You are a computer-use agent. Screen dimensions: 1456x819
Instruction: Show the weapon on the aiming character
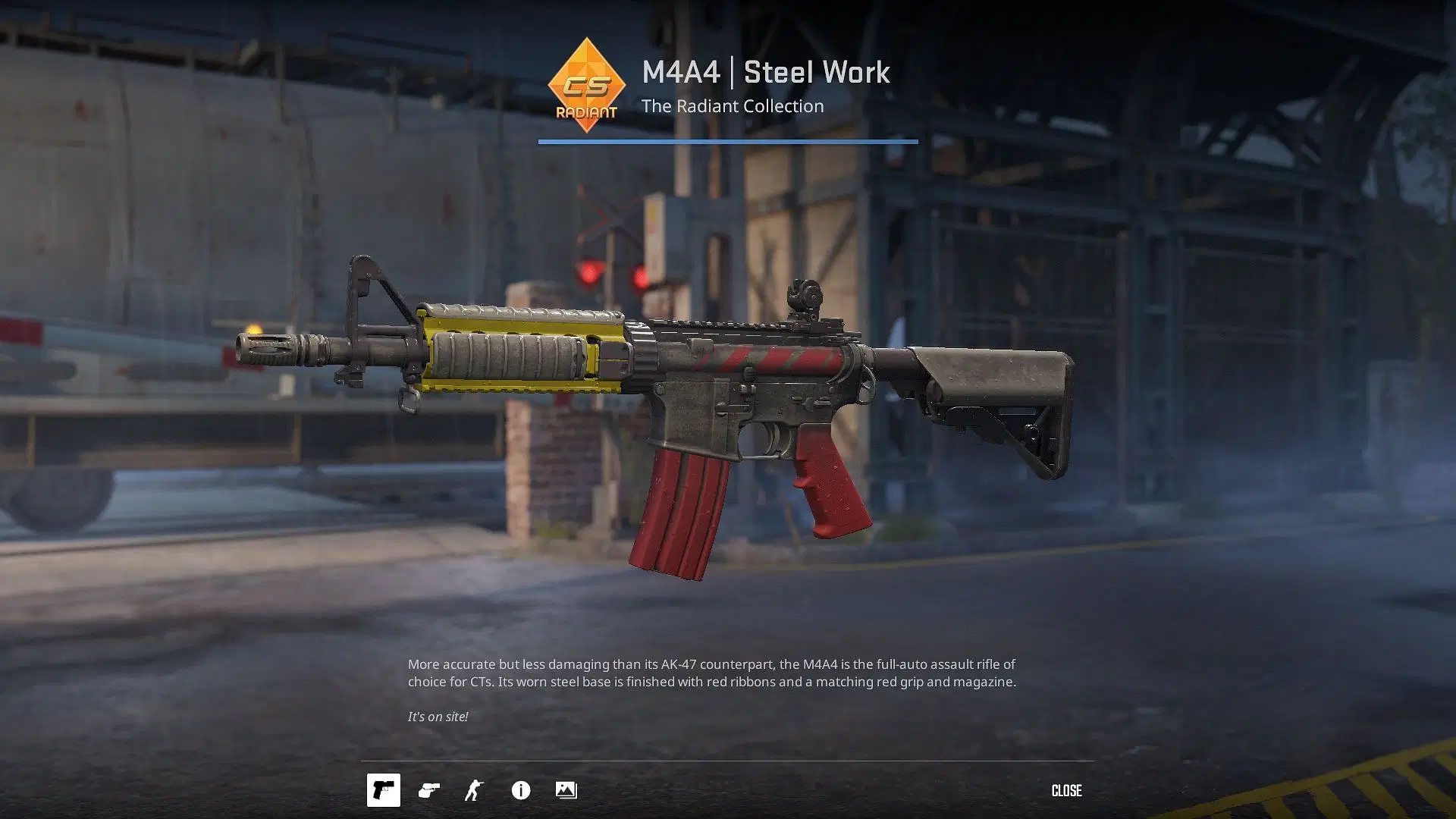coord(474,790)
